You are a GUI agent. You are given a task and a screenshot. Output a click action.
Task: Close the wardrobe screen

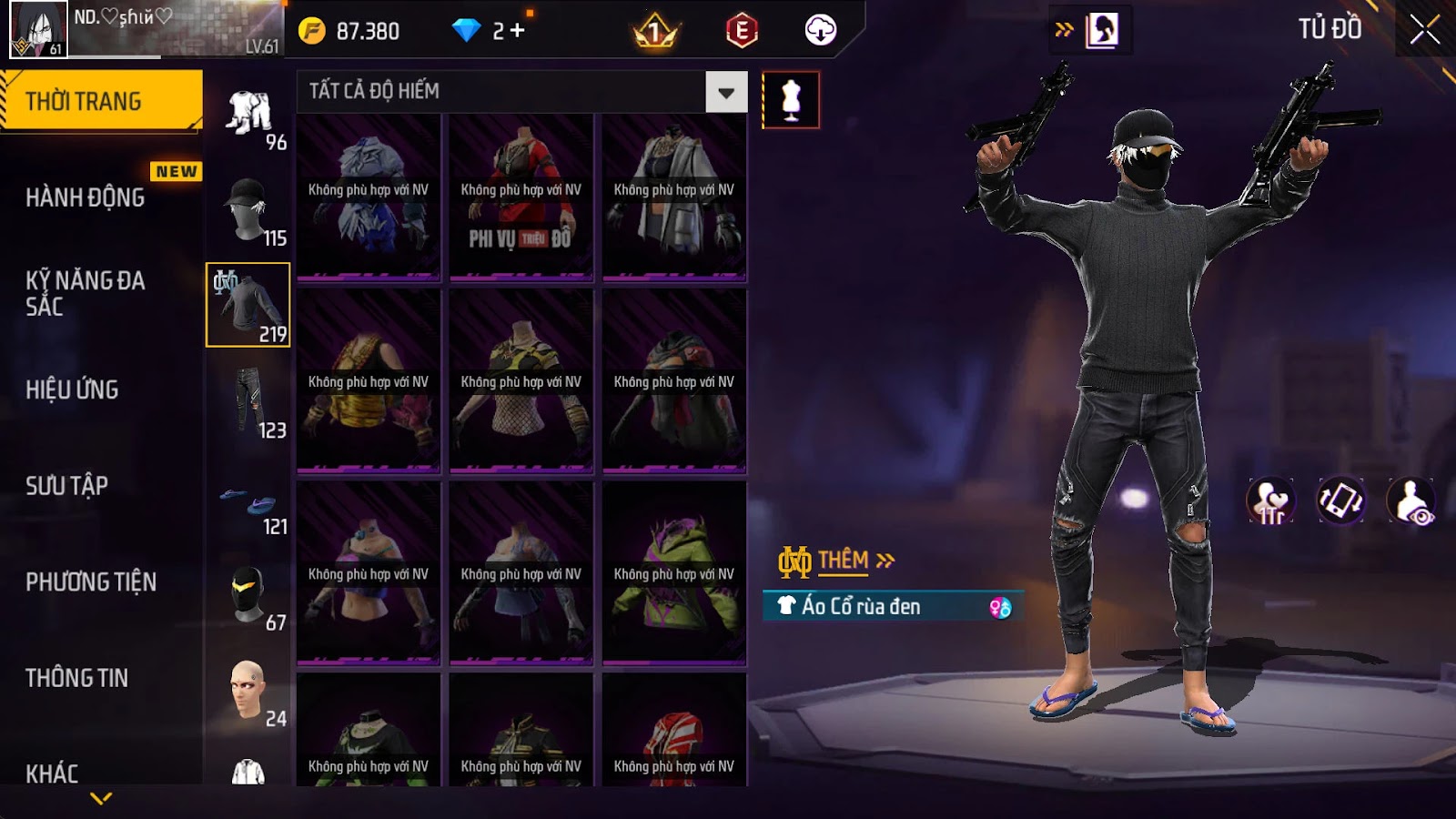(1424, 30)
